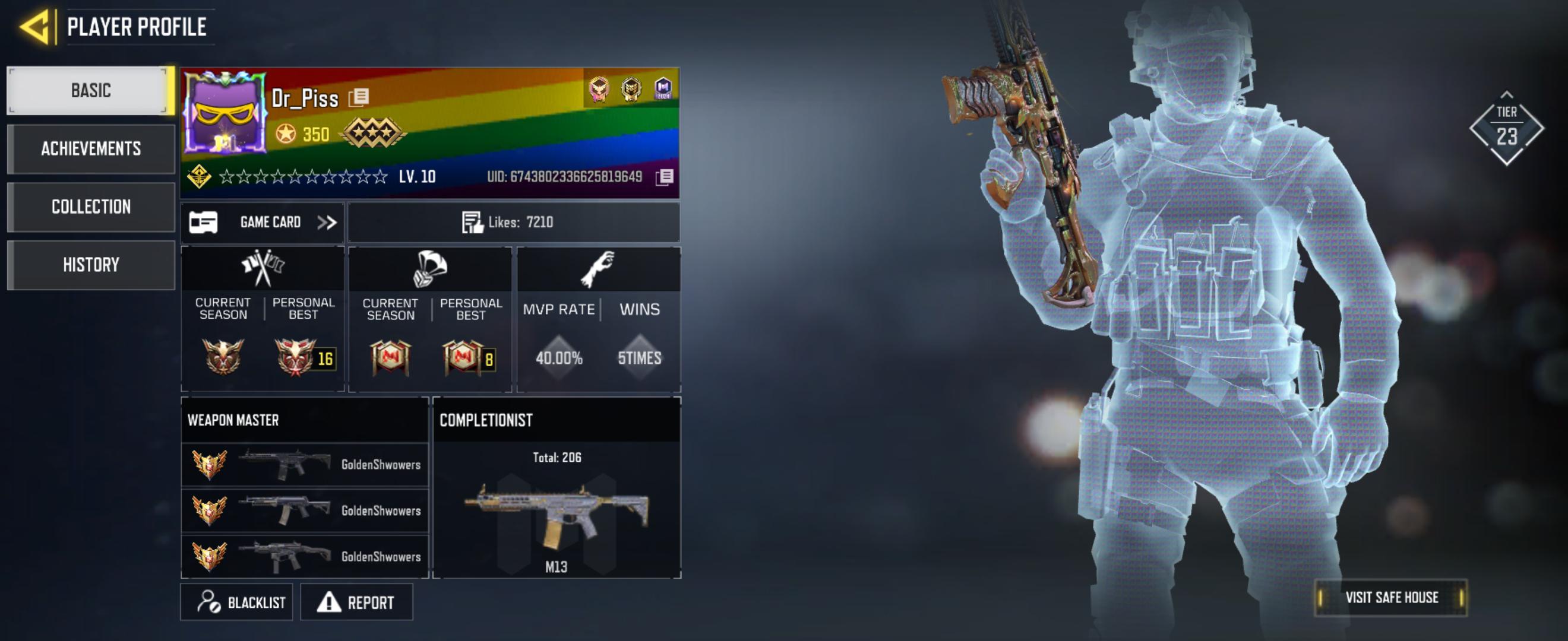1568x641 pixels.
Task: Switch to the Achievements tab
Action: click(91, 149)
